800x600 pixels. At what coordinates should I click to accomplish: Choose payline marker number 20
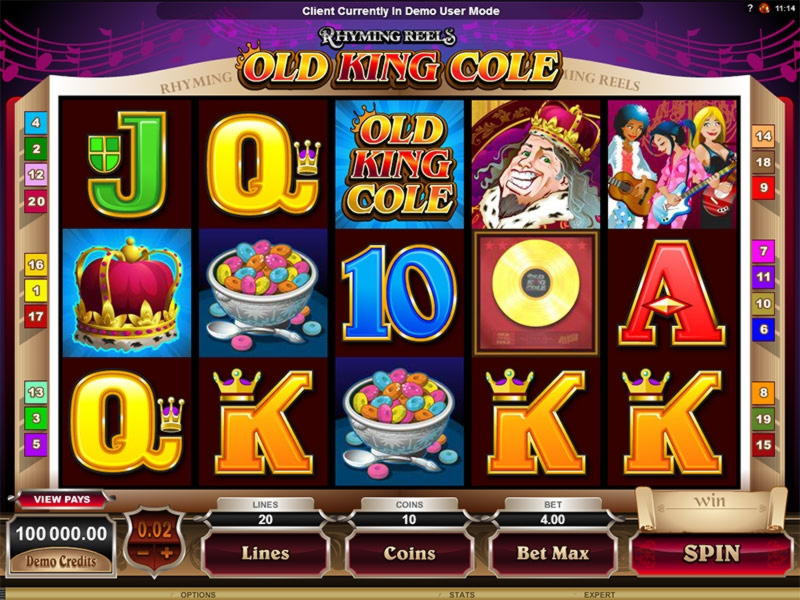tap(37, 201)
